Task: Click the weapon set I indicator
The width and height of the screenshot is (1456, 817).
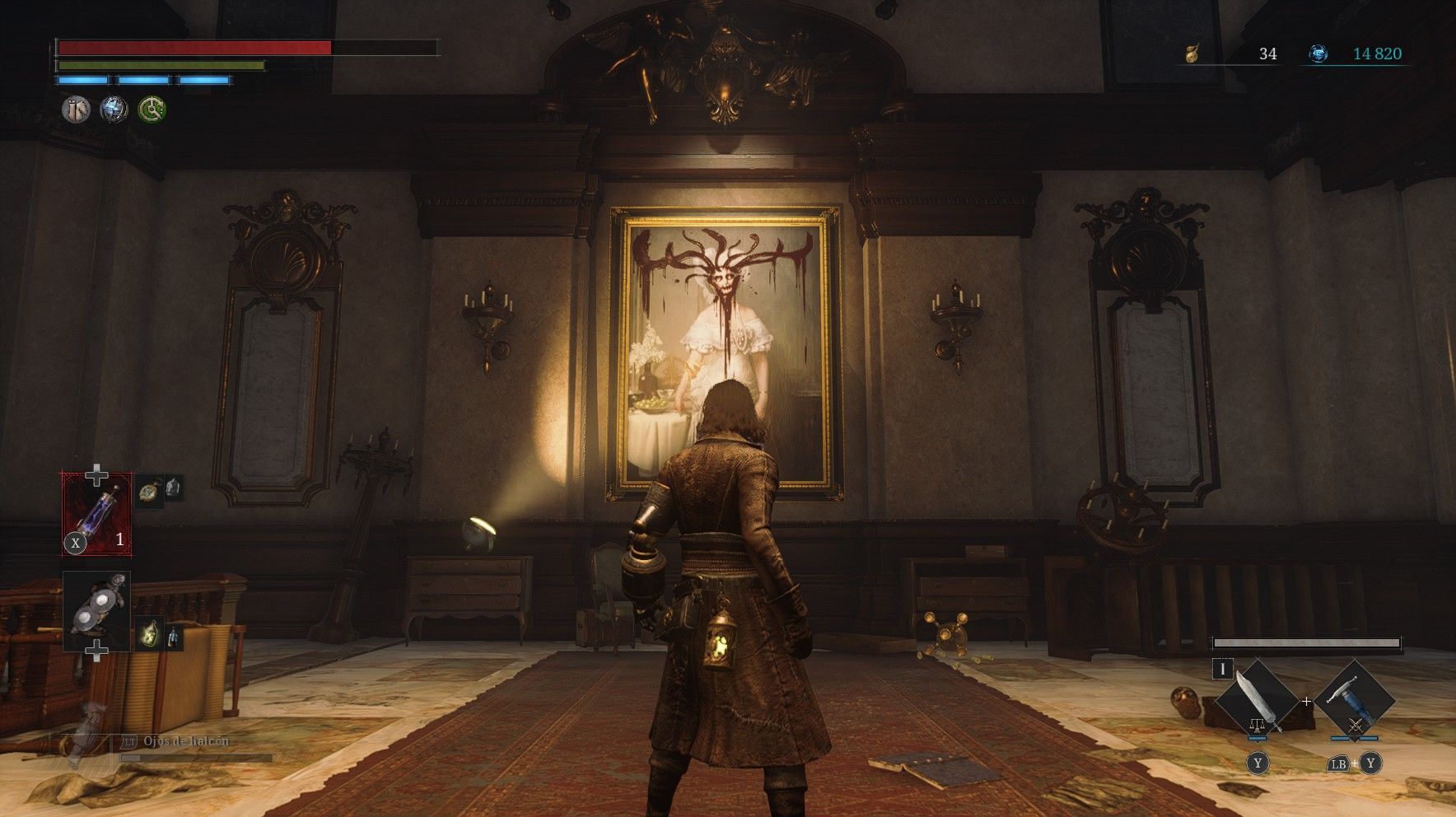Action: click(1222, 669)
